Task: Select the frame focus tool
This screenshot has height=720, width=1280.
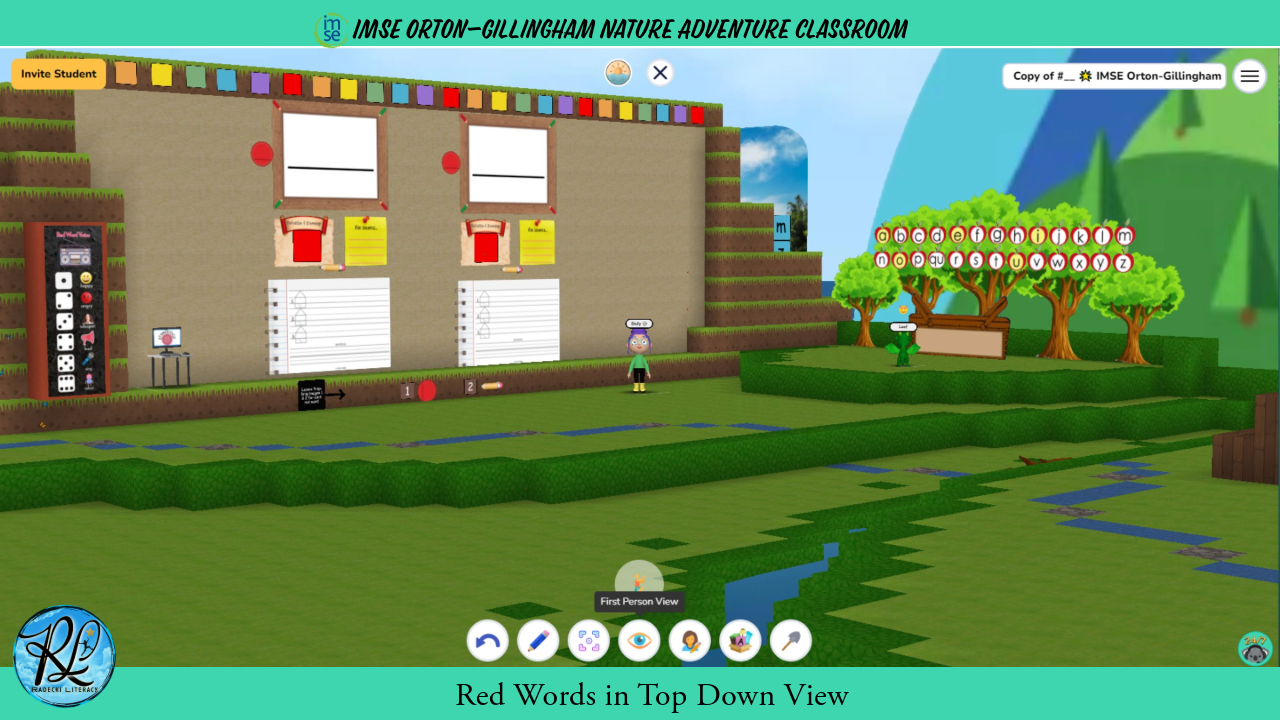Action: (588, 640)
